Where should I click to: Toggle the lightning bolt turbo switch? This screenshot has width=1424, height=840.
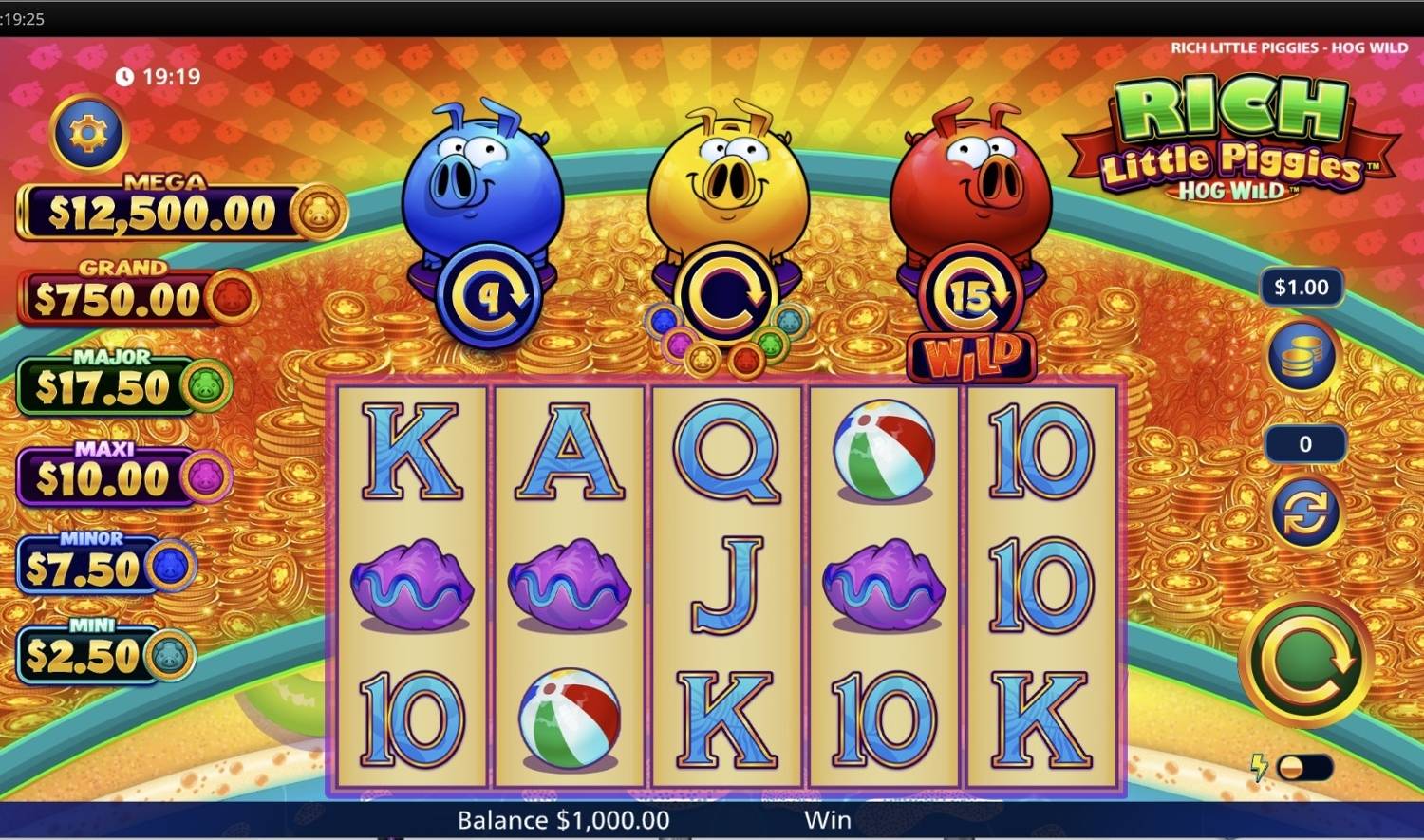1302,768
